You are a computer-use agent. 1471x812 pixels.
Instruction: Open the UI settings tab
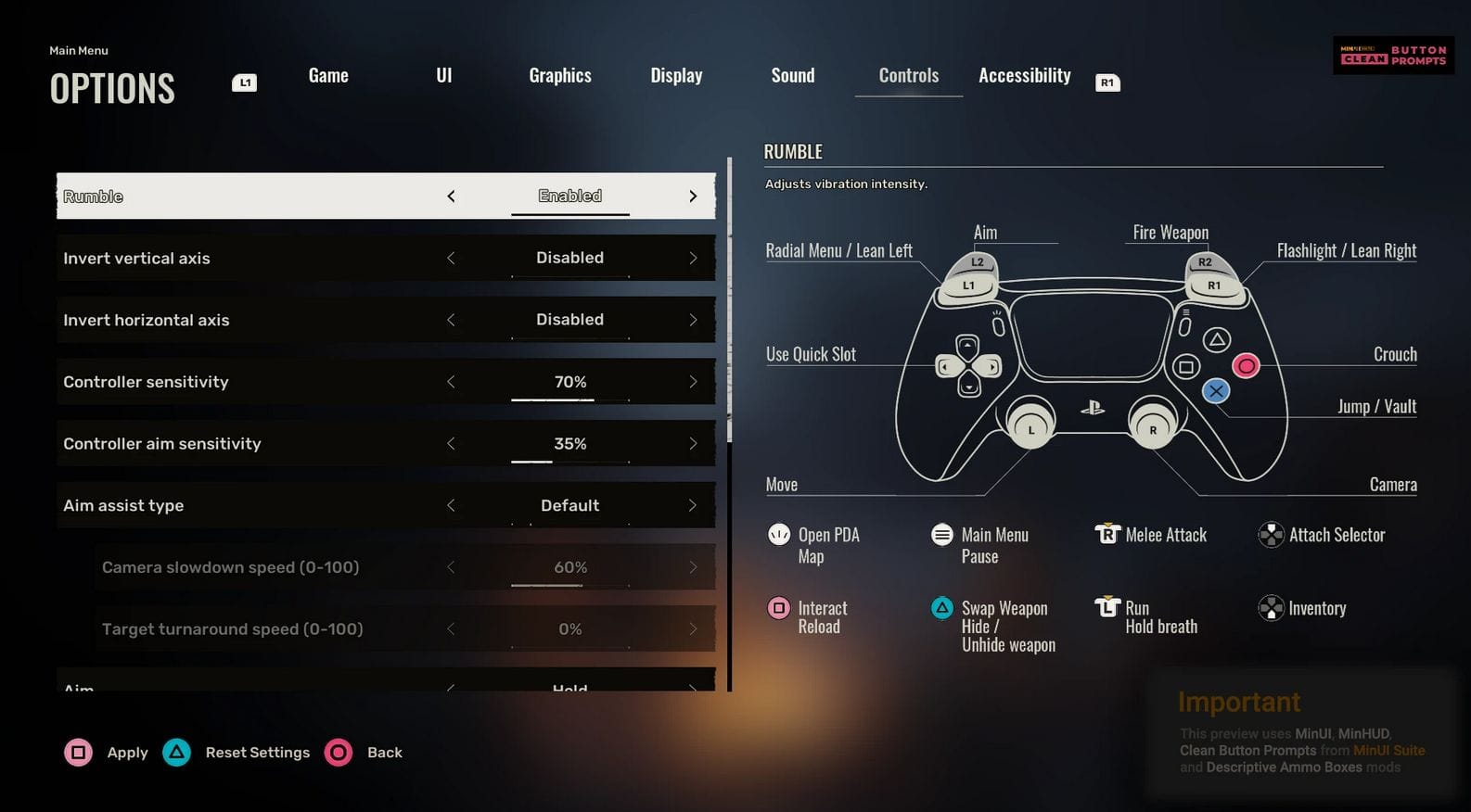(444, 76)
